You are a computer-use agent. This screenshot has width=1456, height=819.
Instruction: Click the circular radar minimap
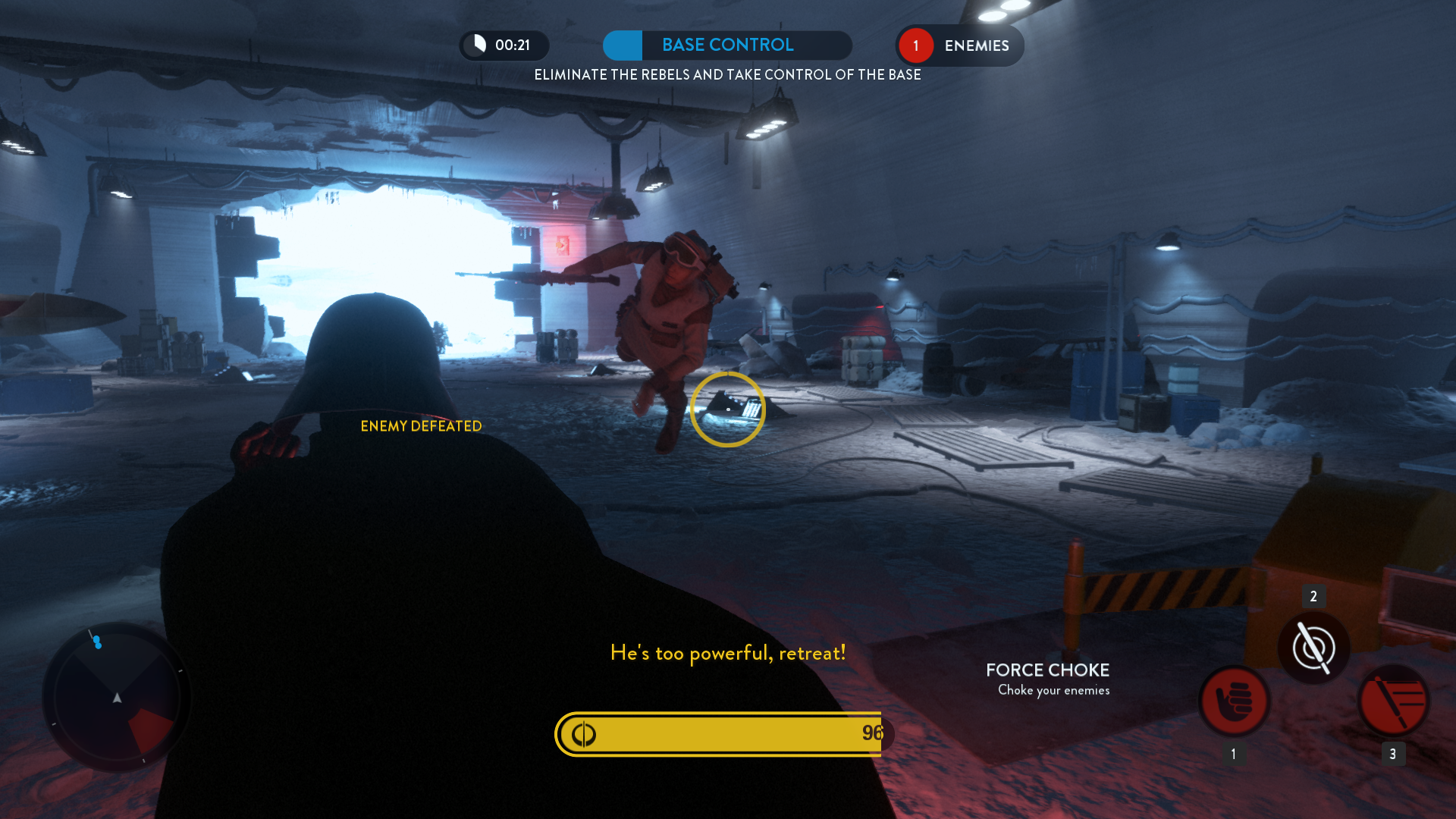tap(117, 697)
